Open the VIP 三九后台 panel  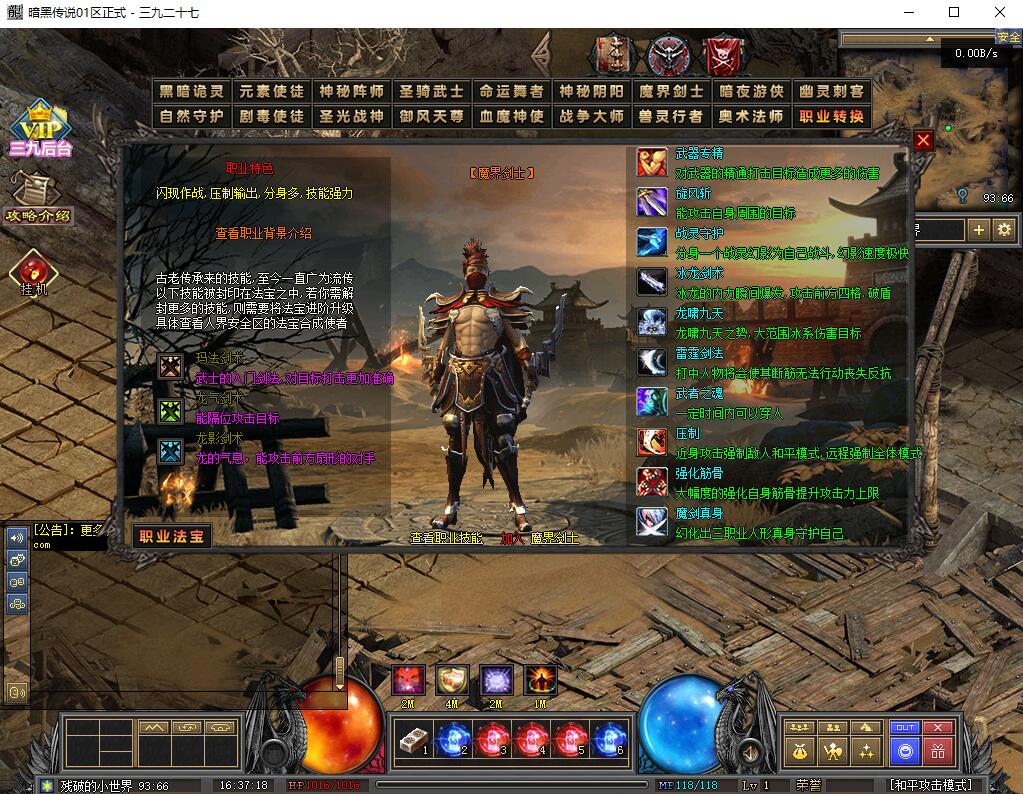(40, 130)
